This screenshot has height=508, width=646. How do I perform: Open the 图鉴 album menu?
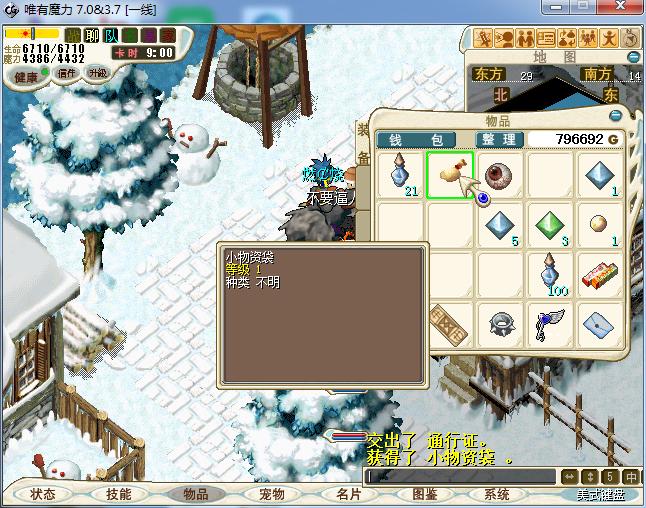click(424, 494)
